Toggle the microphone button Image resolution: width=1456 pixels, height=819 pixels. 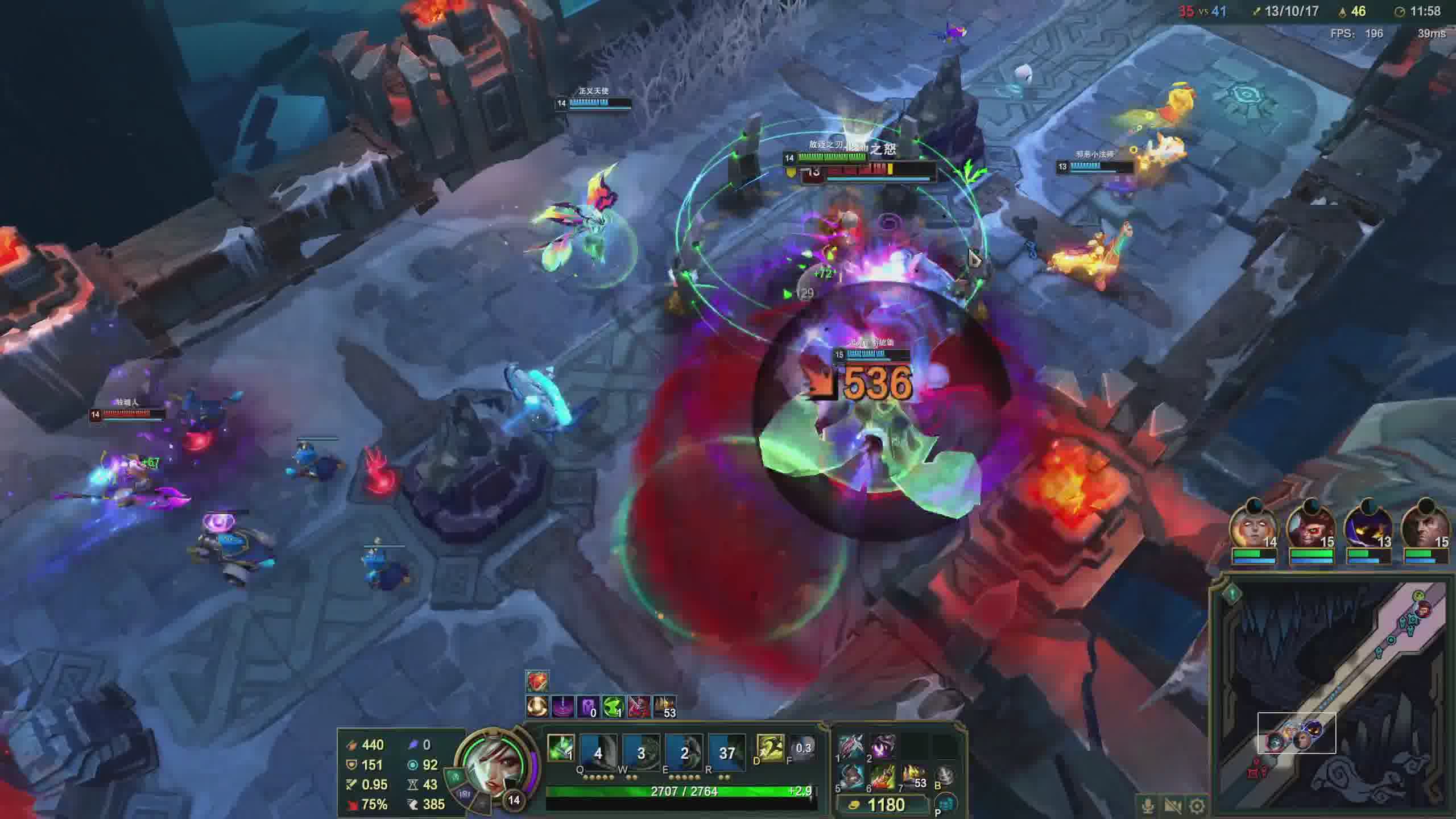[1148, 806]
